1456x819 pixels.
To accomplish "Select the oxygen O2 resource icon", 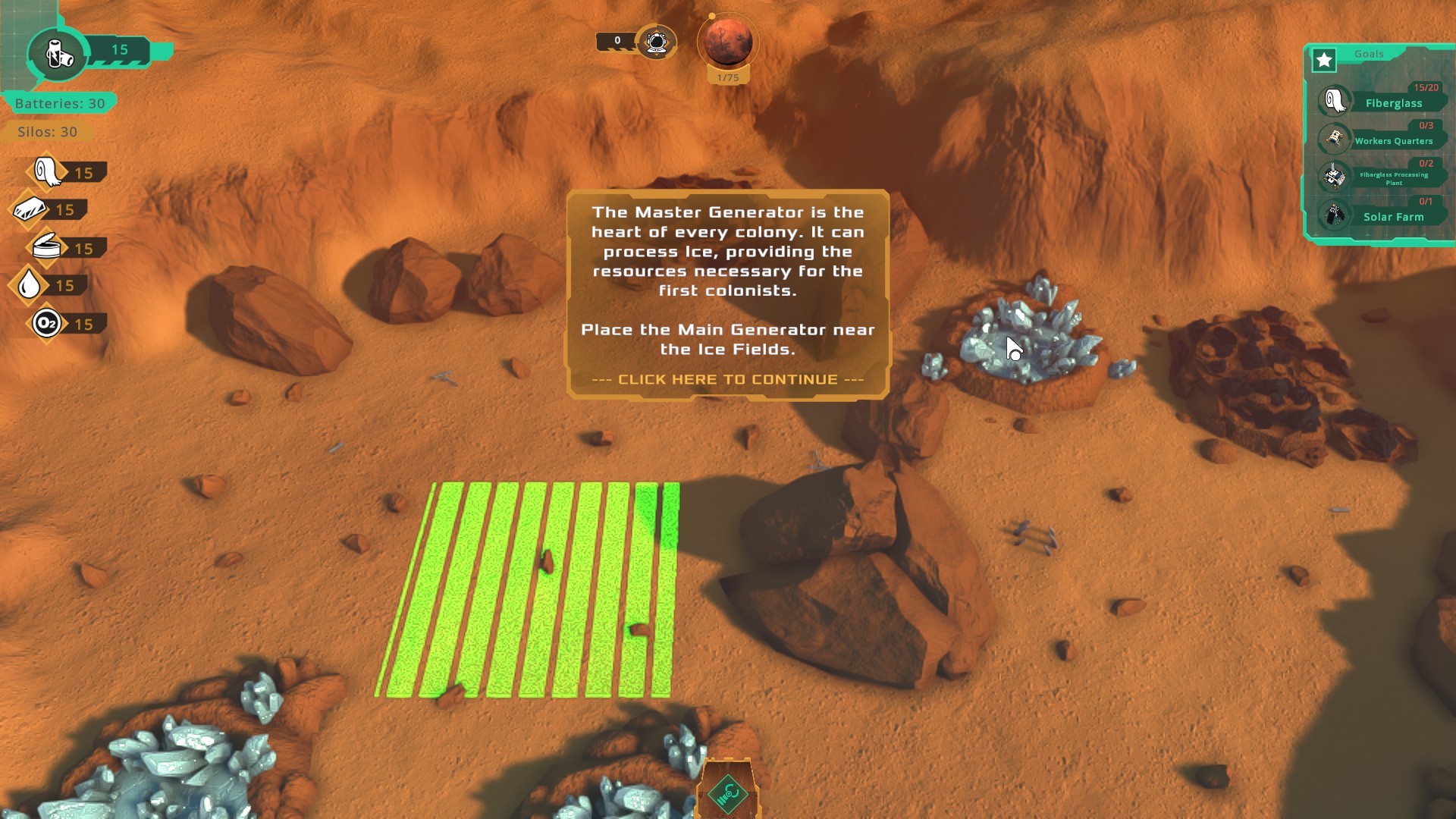I will [x=46, y=324].
